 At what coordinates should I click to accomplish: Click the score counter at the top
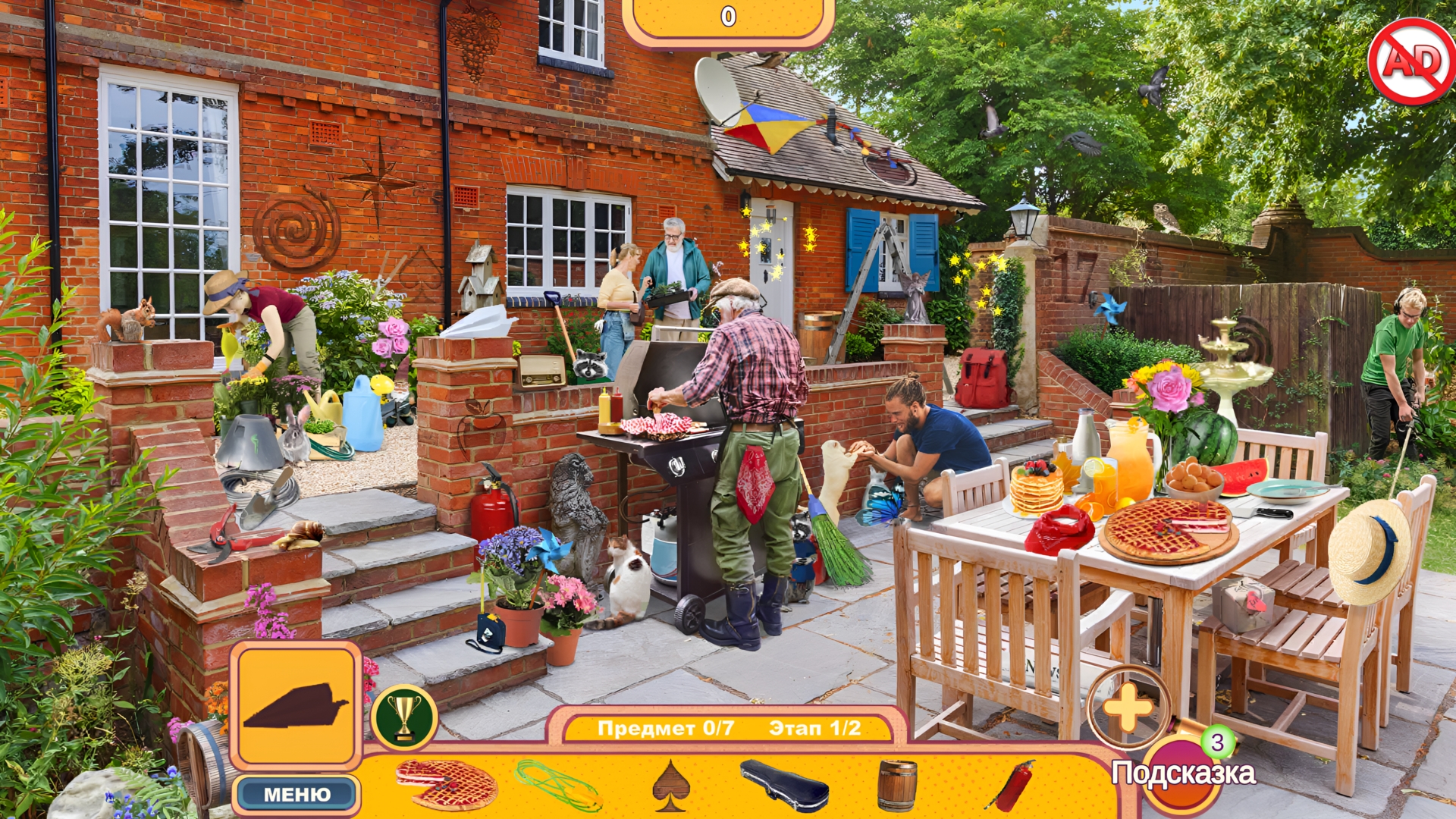(x=730, y=17)
